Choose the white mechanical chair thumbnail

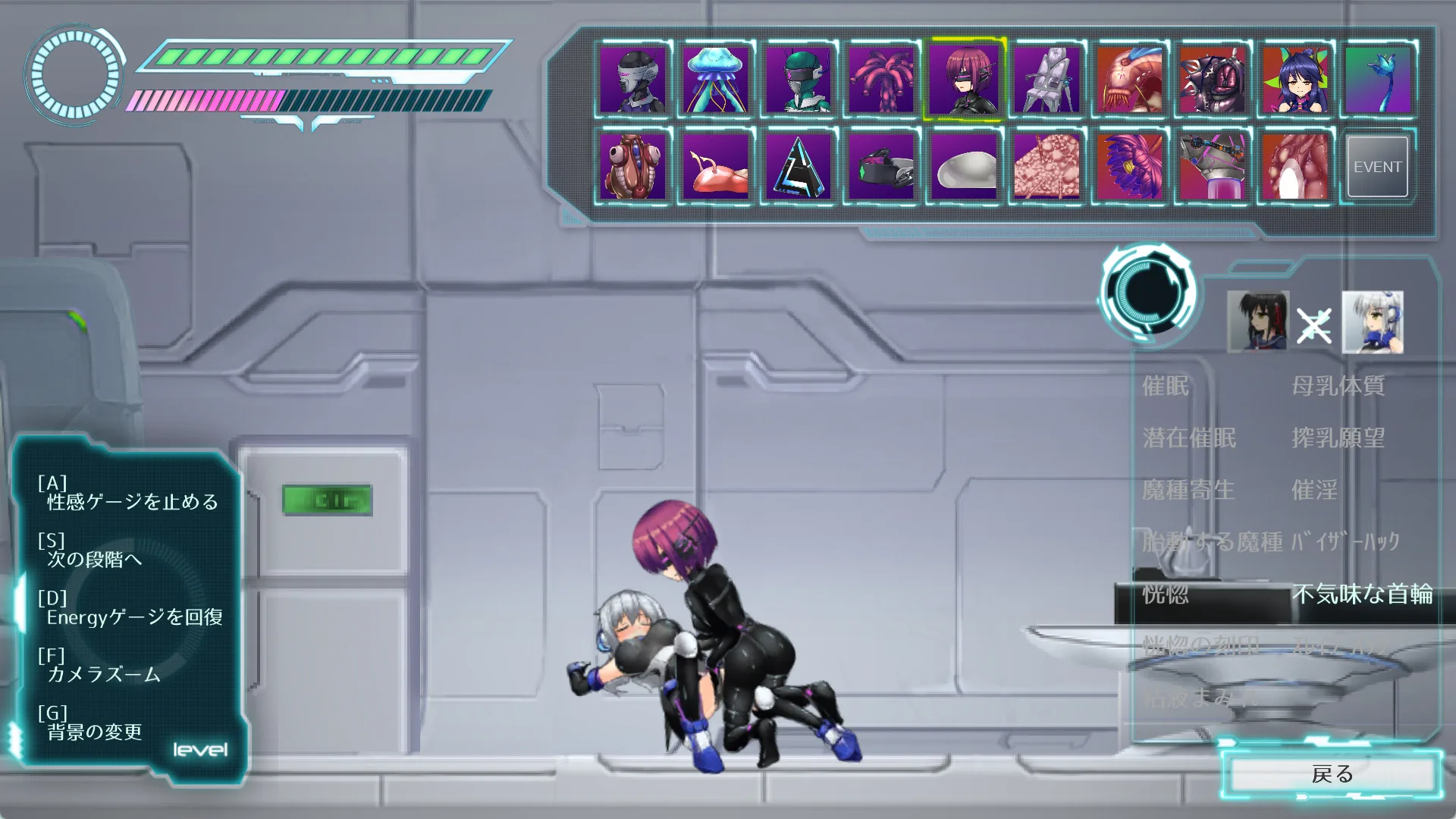(1046, 80)
